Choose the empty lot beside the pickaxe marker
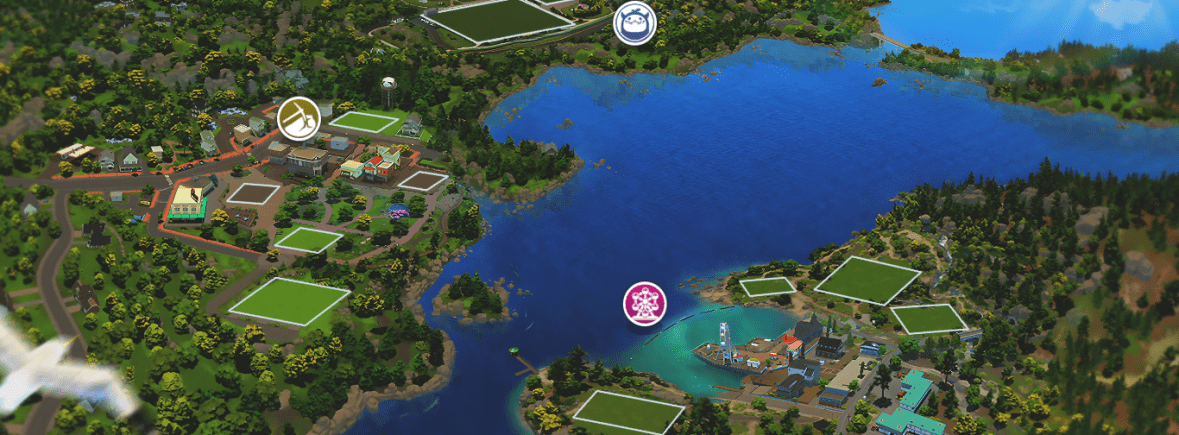Image resolution: width=1179 pixels, height=435 pixels. point(365,121)
